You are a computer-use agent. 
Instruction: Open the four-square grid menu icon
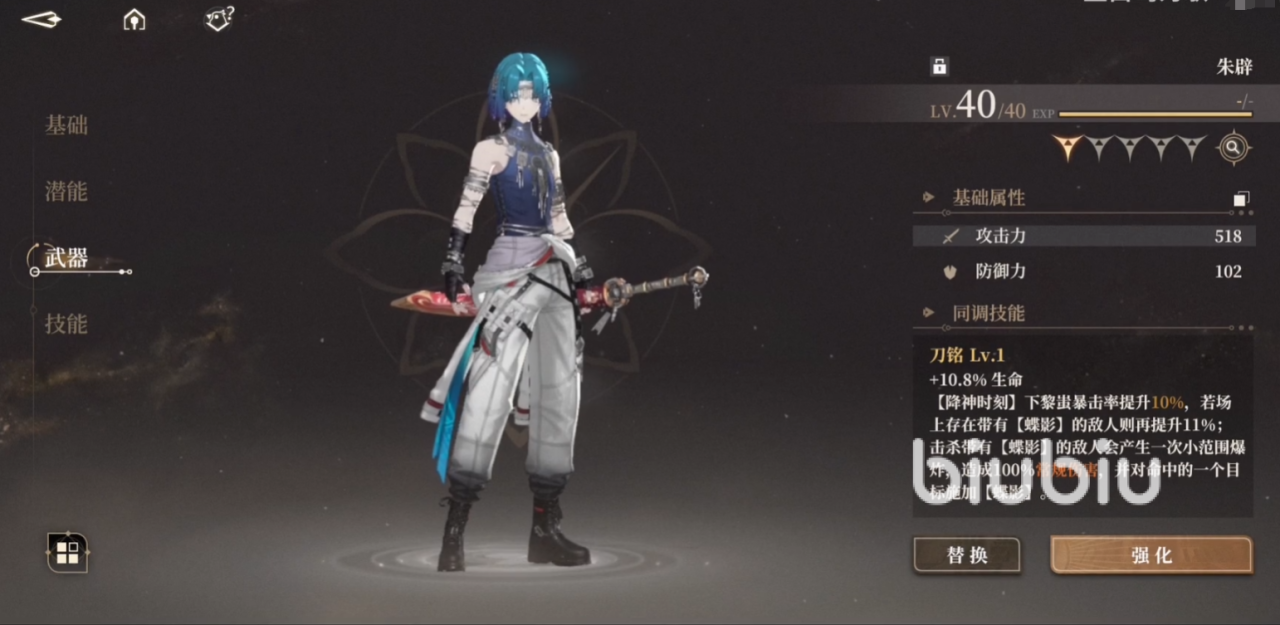pyautogui.click(x=67, y=552)
